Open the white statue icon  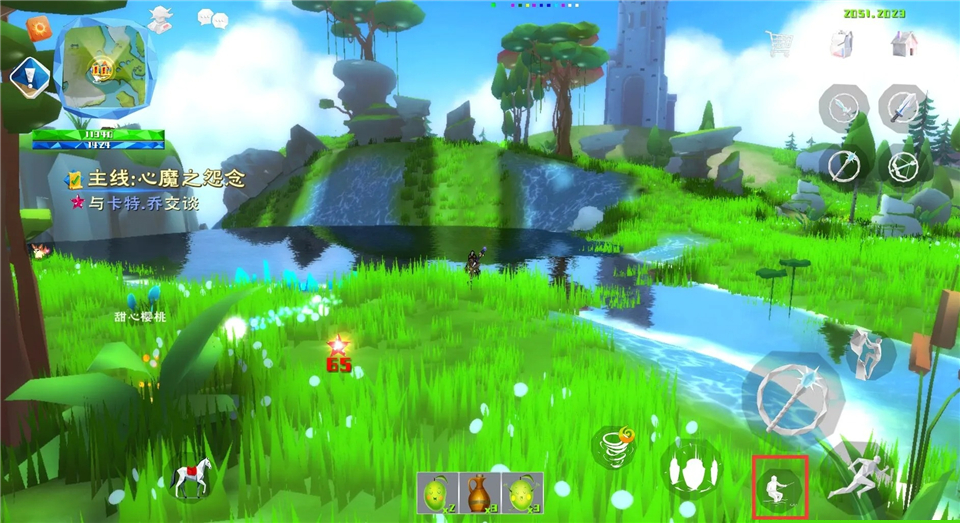pyautogui.click(x=160, y=20)
